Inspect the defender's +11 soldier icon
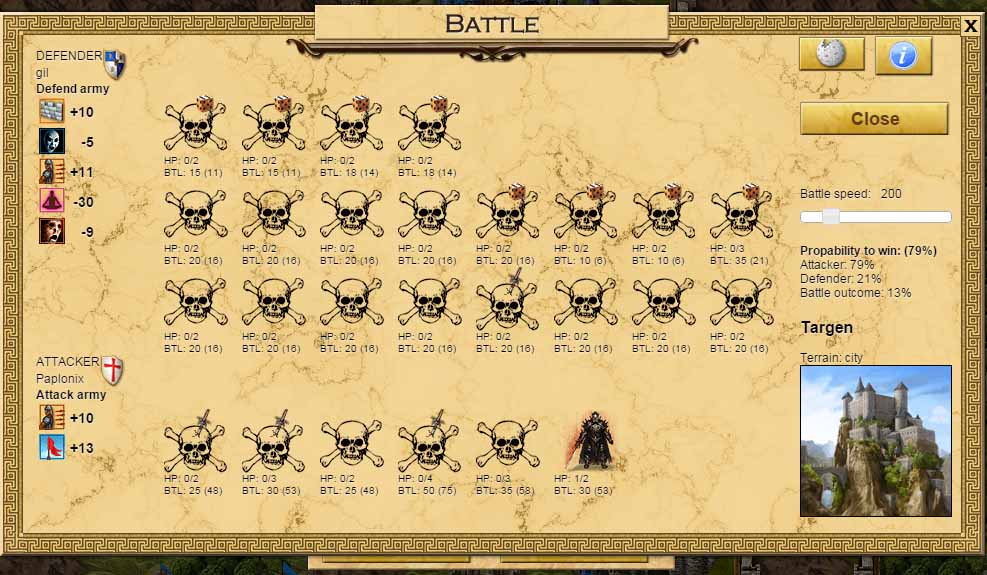The image size is (987, 575). [x=51, y=172]
